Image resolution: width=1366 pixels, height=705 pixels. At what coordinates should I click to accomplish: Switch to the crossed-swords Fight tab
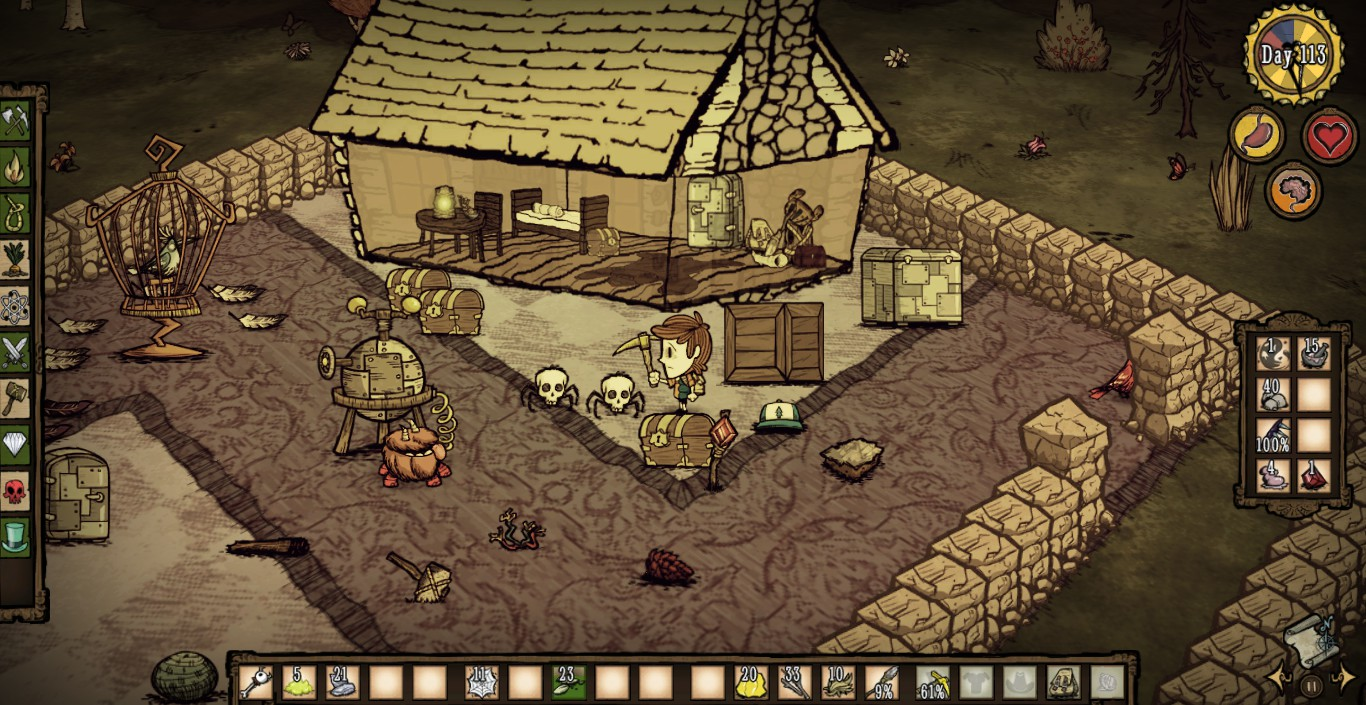tap(16, 352)
